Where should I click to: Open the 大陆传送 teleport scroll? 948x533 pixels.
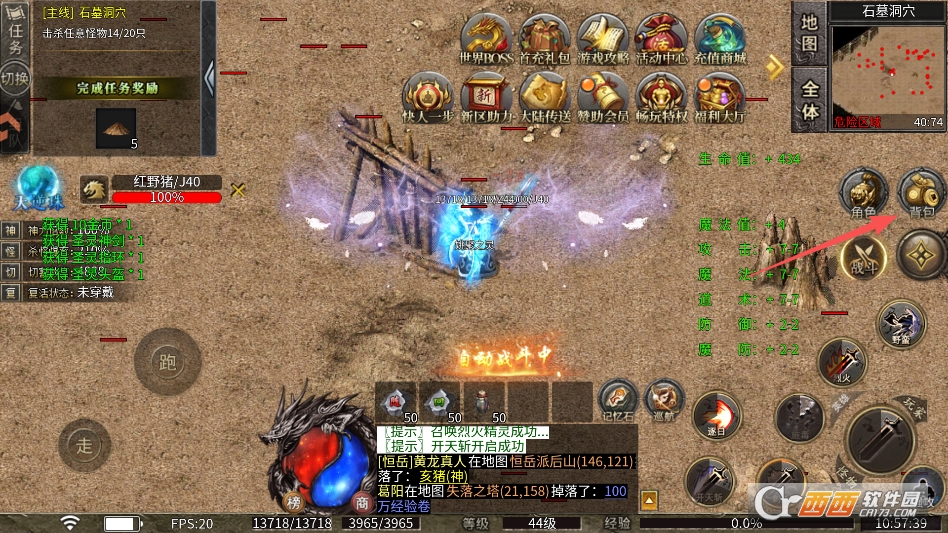pyautogui.click(x=545, y=96)
